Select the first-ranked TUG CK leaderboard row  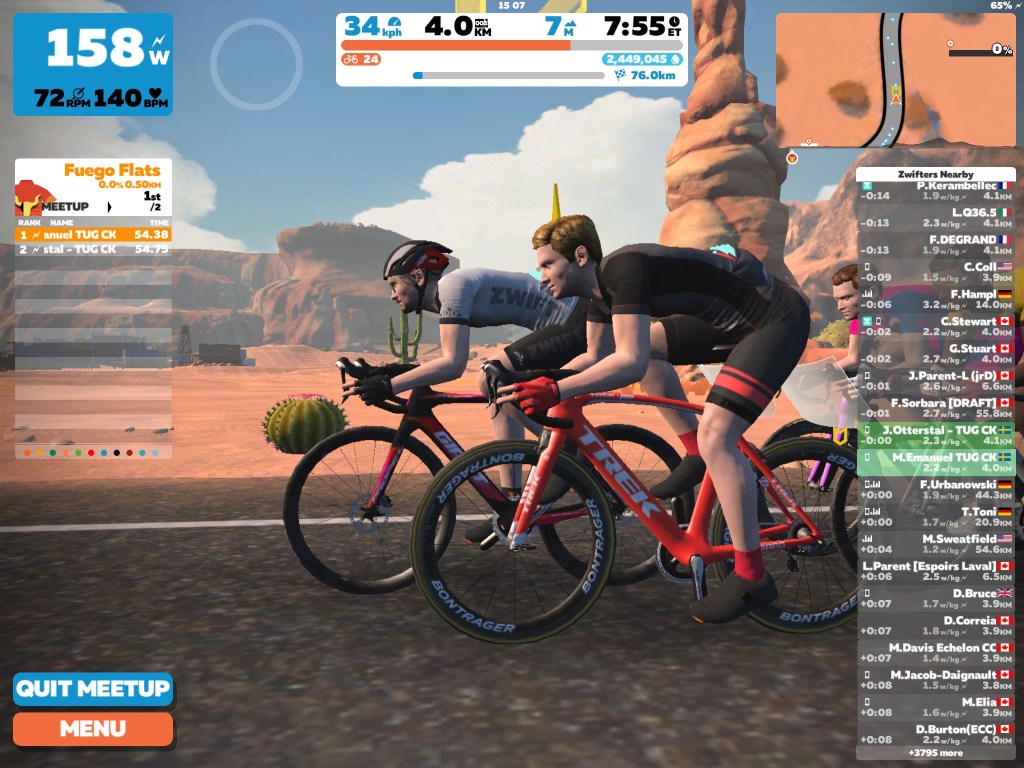(93, 234)
